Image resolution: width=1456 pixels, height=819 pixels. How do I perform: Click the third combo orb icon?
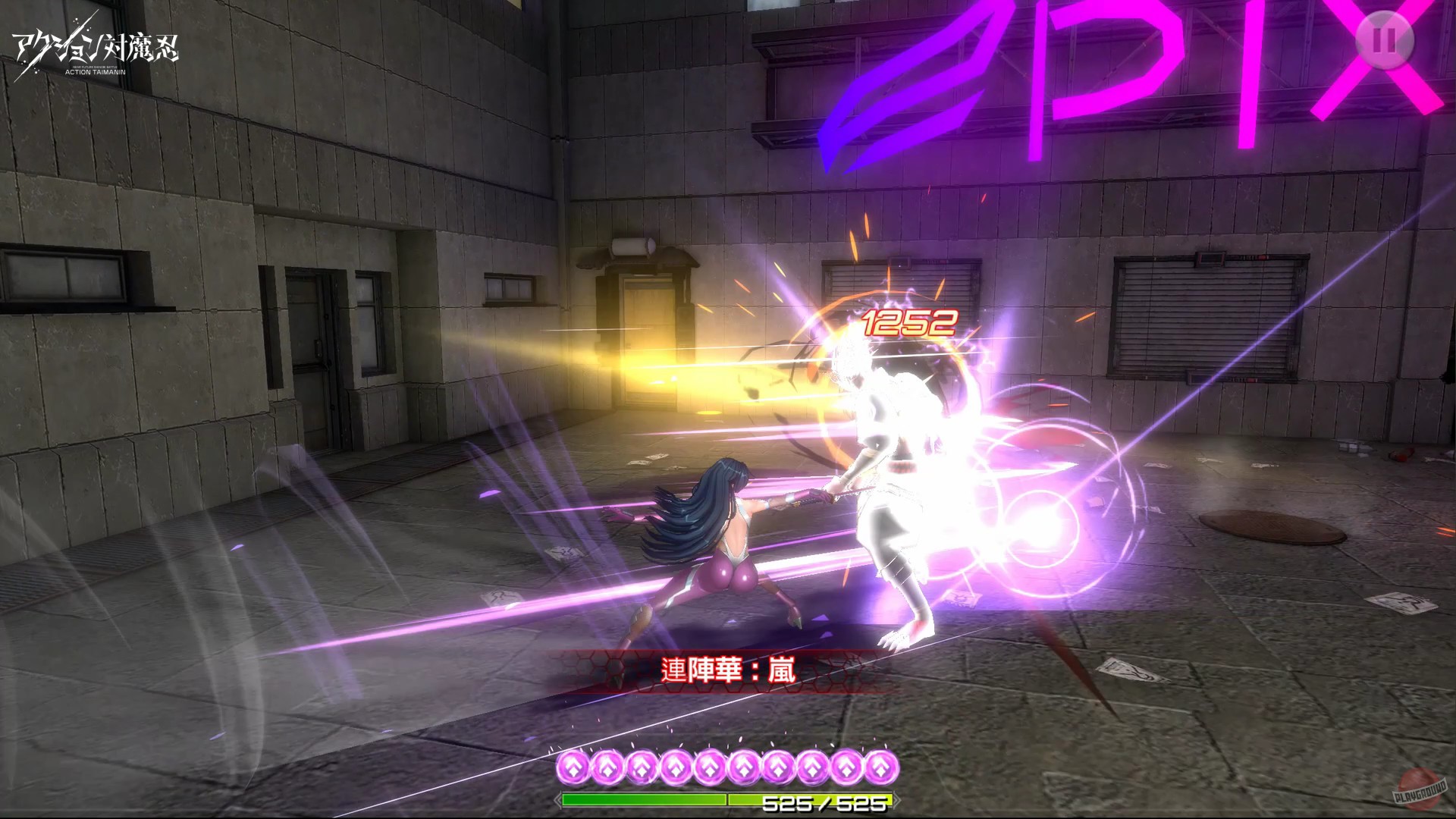[x=641, y=767]
